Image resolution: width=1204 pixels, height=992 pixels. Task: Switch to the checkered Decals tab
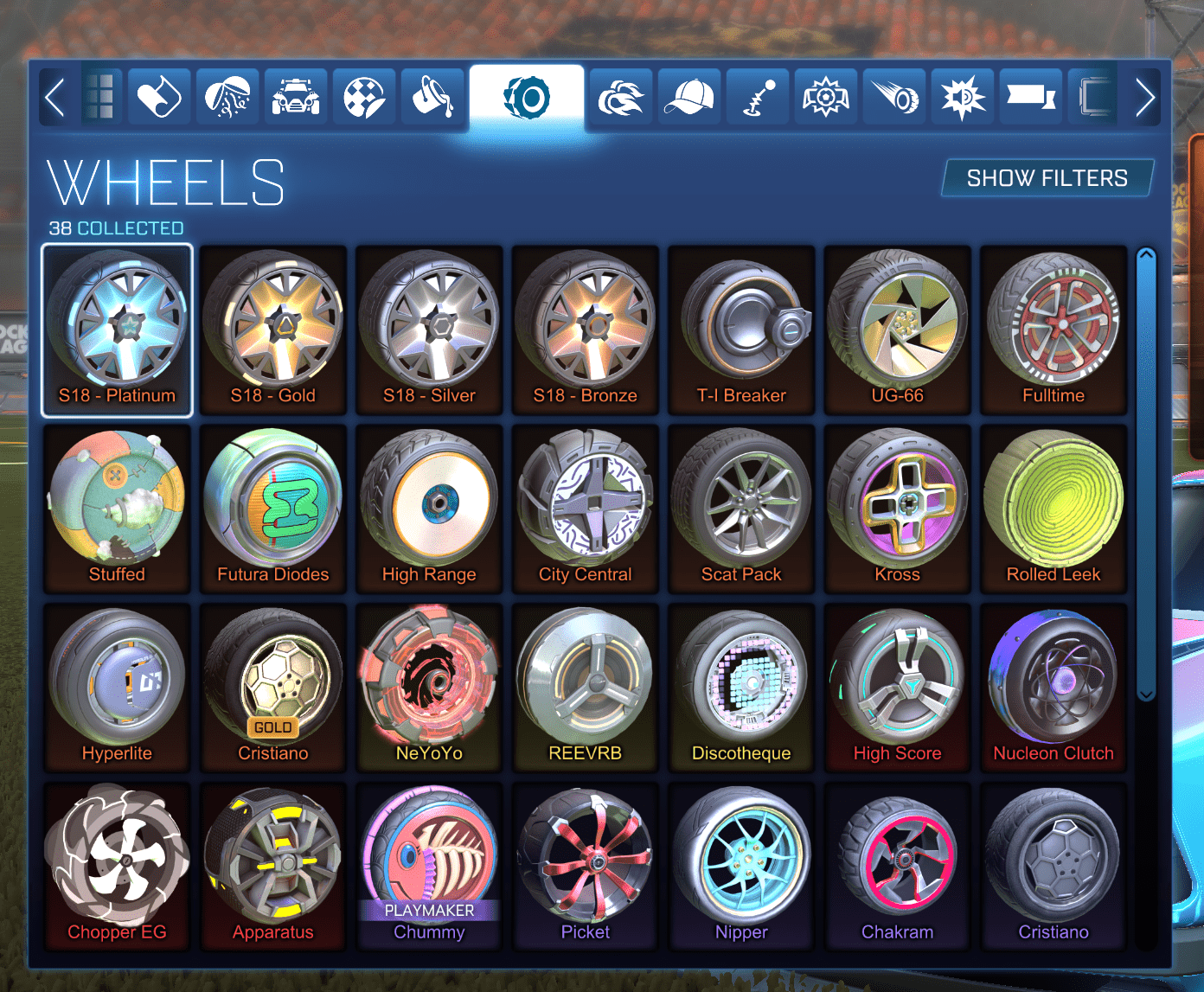[x=363, y=96]
